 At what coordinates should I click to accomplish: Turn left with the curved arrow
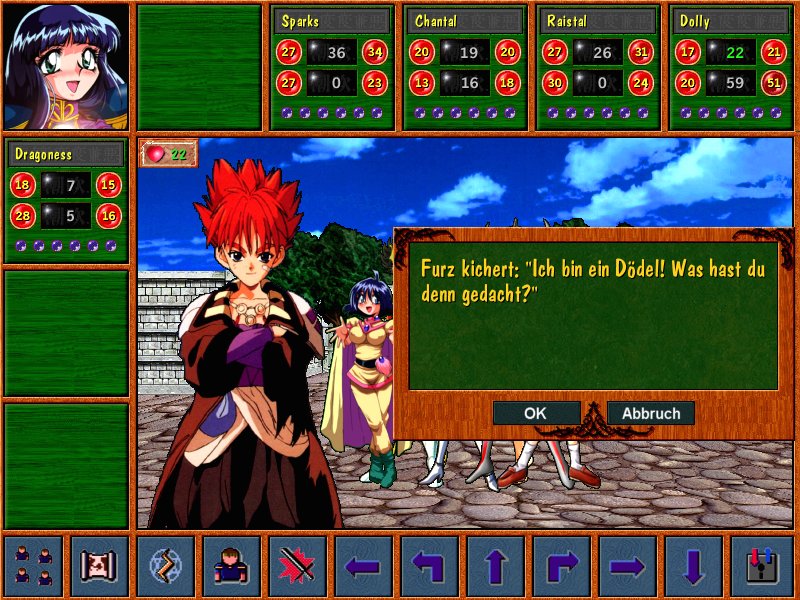coord(429,566)
